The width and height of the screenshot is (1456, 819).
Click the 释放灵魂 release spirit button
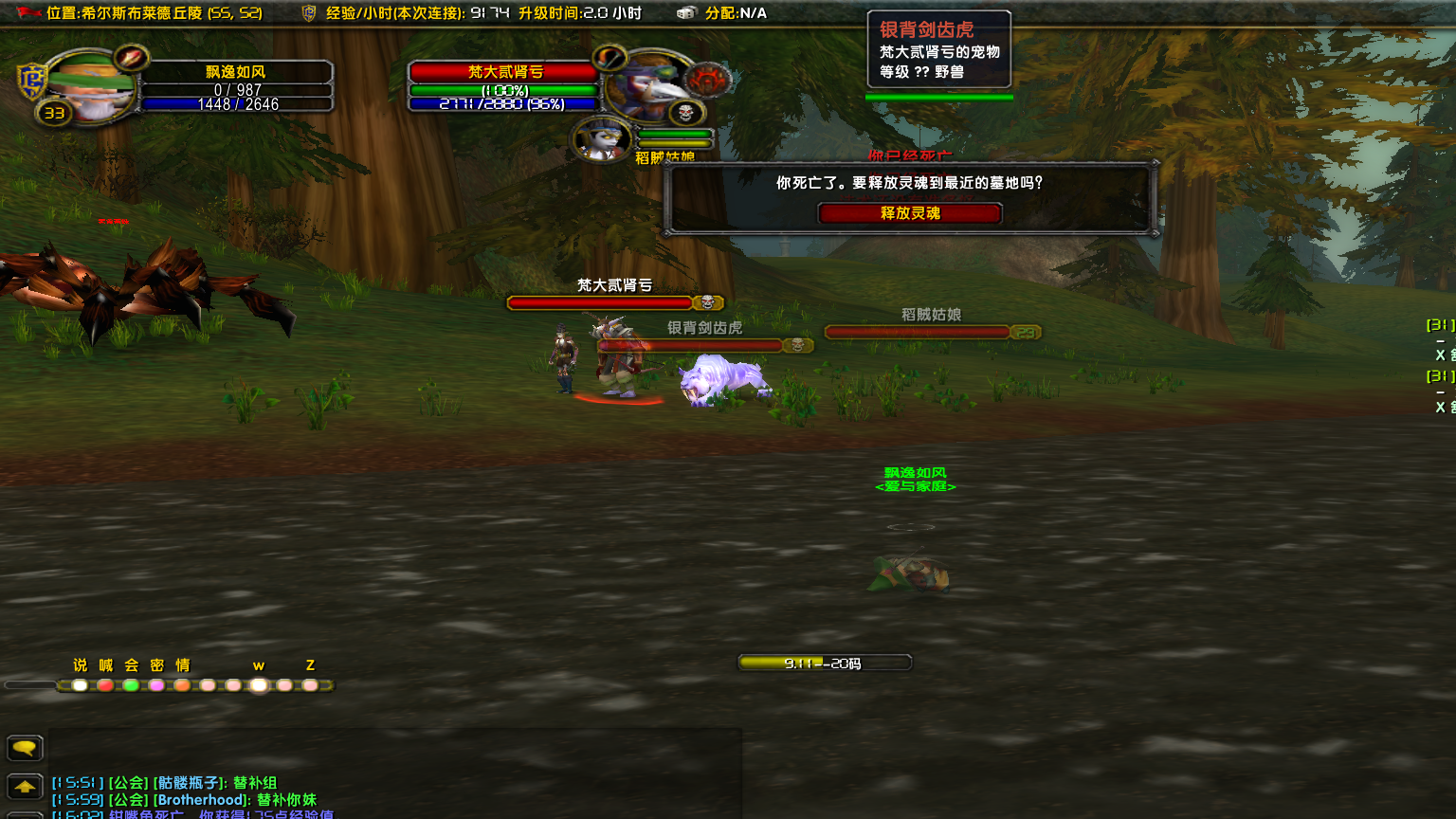(910, 212)
